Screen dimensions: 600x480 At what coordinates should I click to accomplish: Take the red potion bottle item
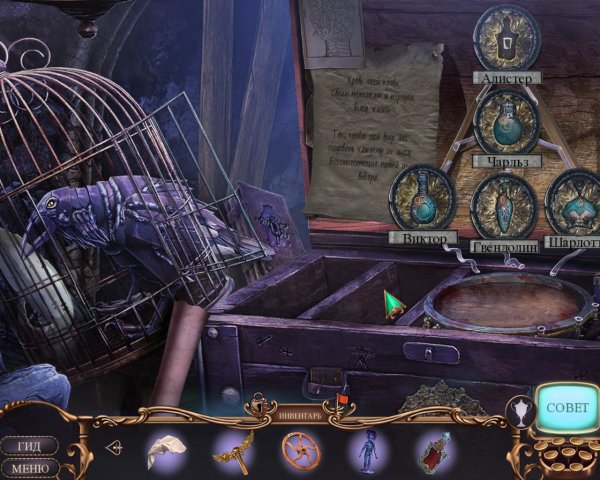(432, 451)
